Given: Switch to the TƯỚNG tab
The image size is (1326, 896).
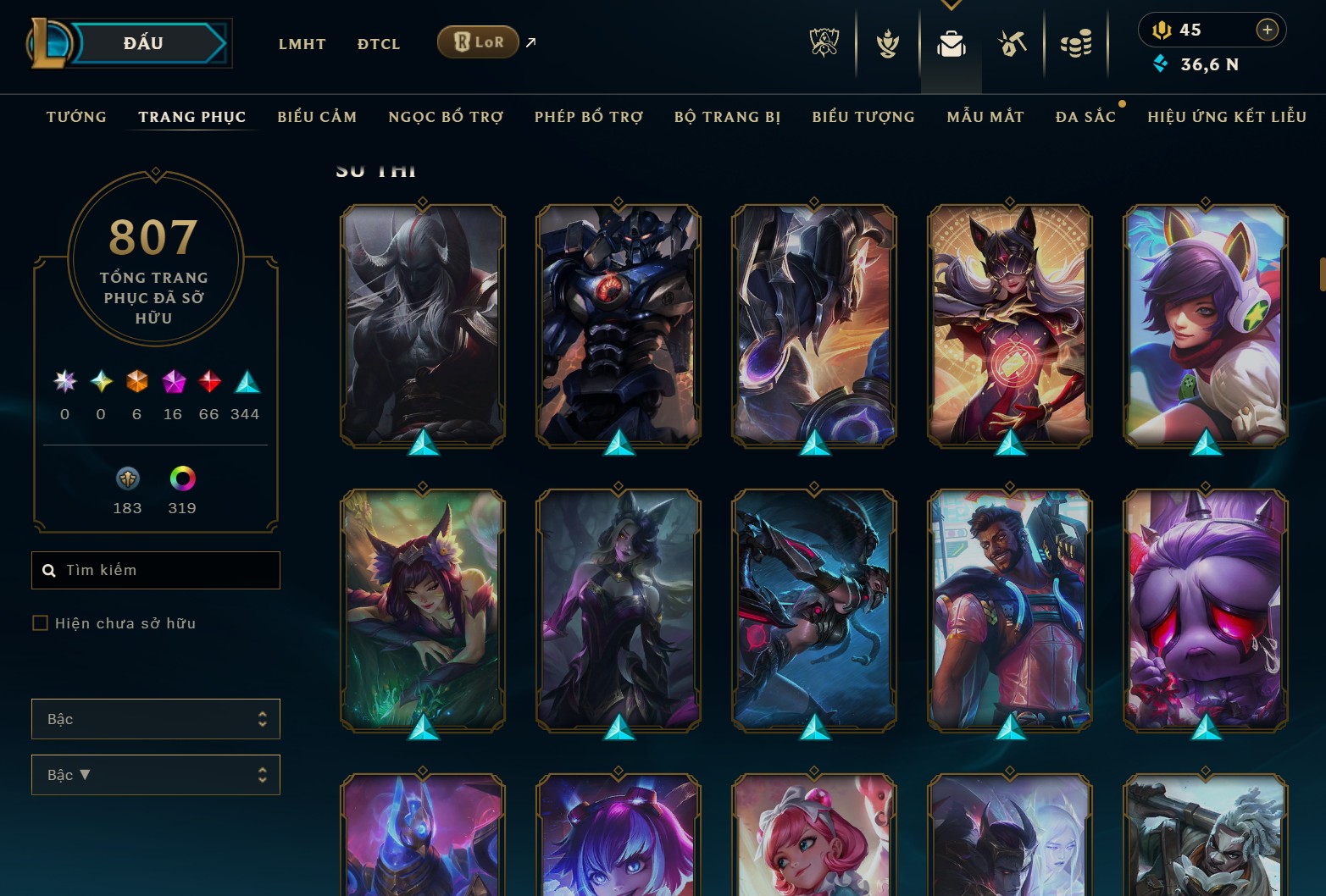Looking at the screenshot, I should point(76,117).
